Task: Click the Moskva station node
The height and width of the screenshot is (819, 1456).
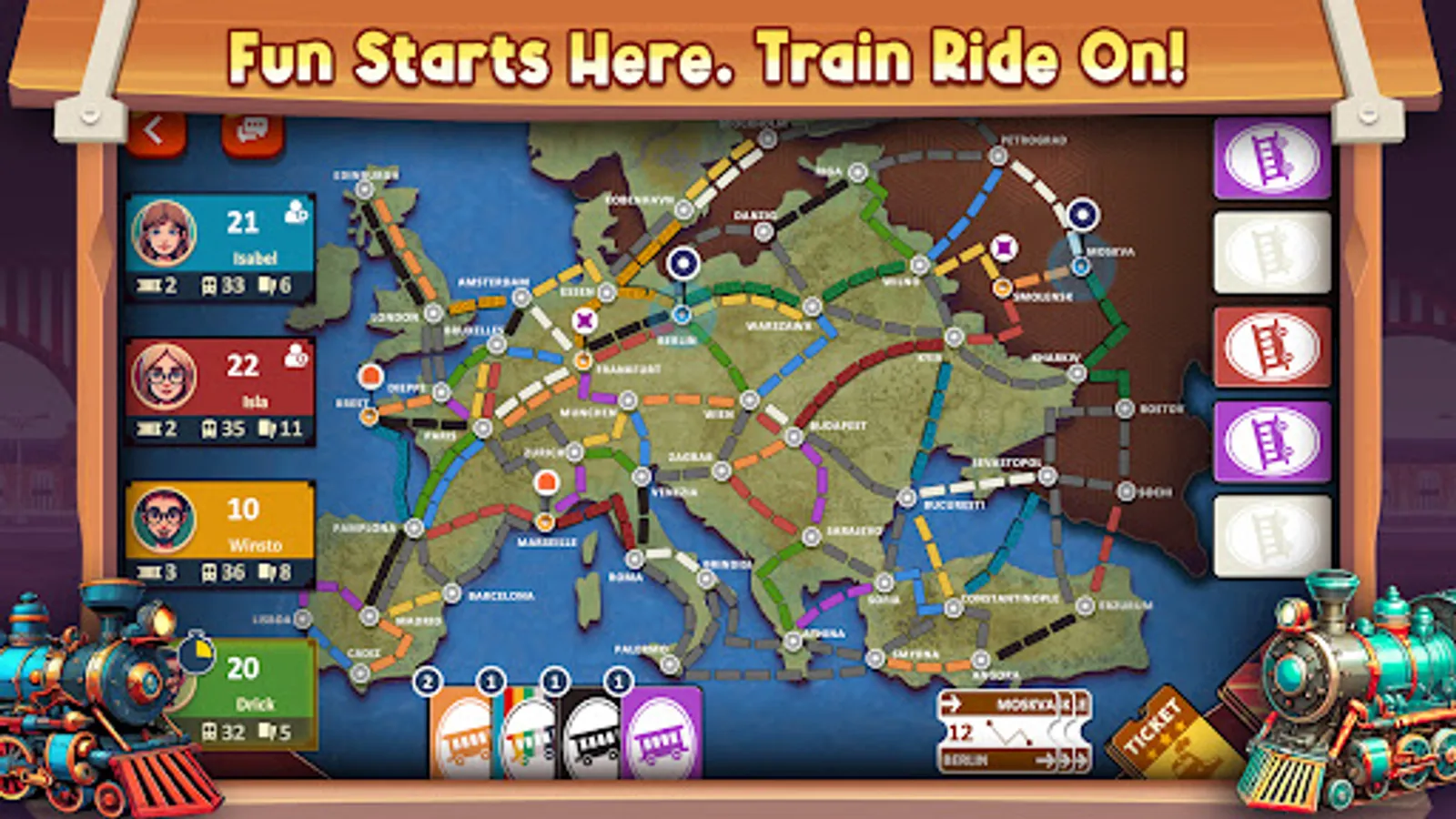Action: coord(1081,265)
